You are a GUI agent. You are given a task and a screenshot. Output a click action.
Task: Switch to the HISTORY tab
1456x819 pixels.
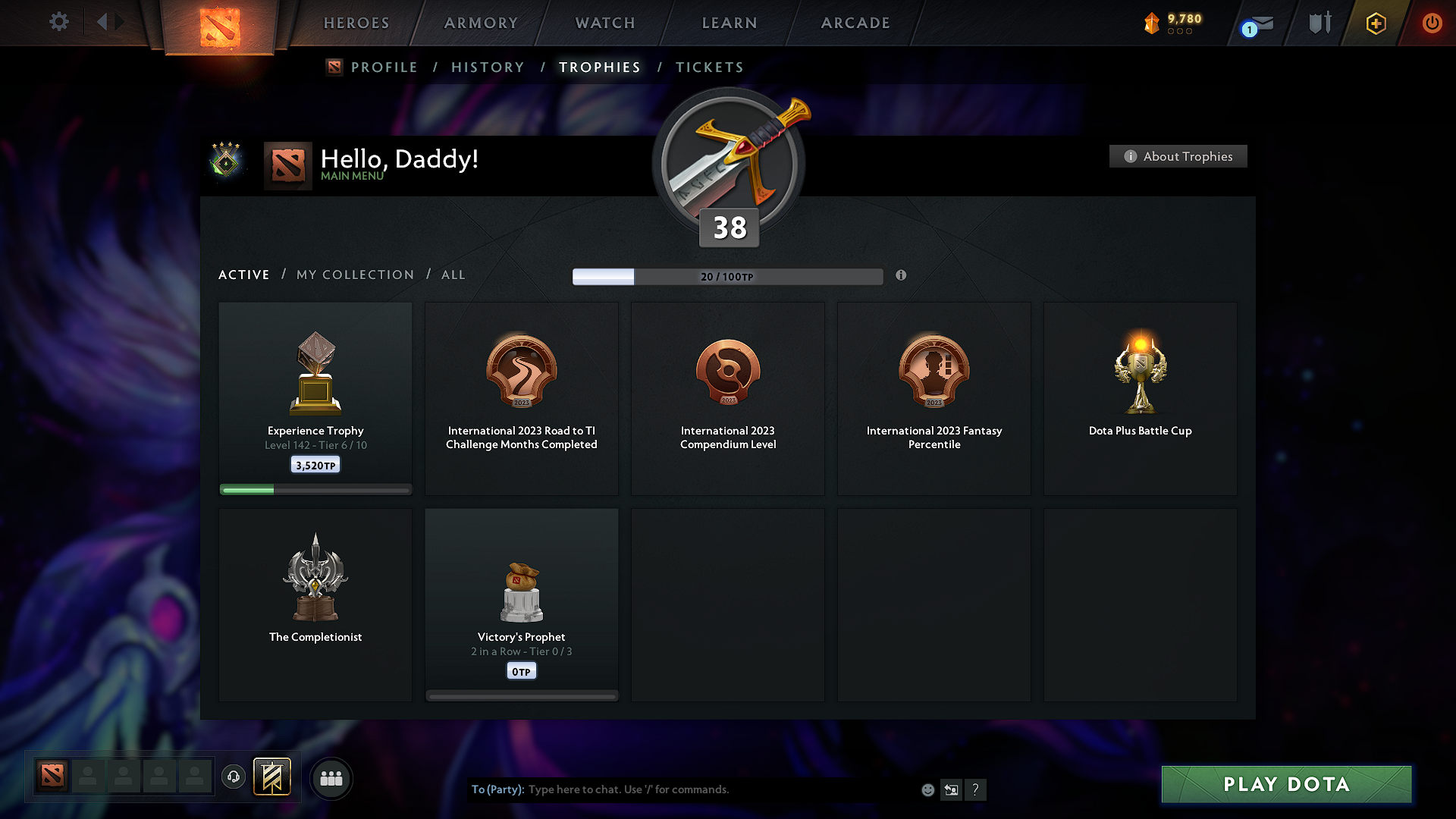tap(488, 67)
